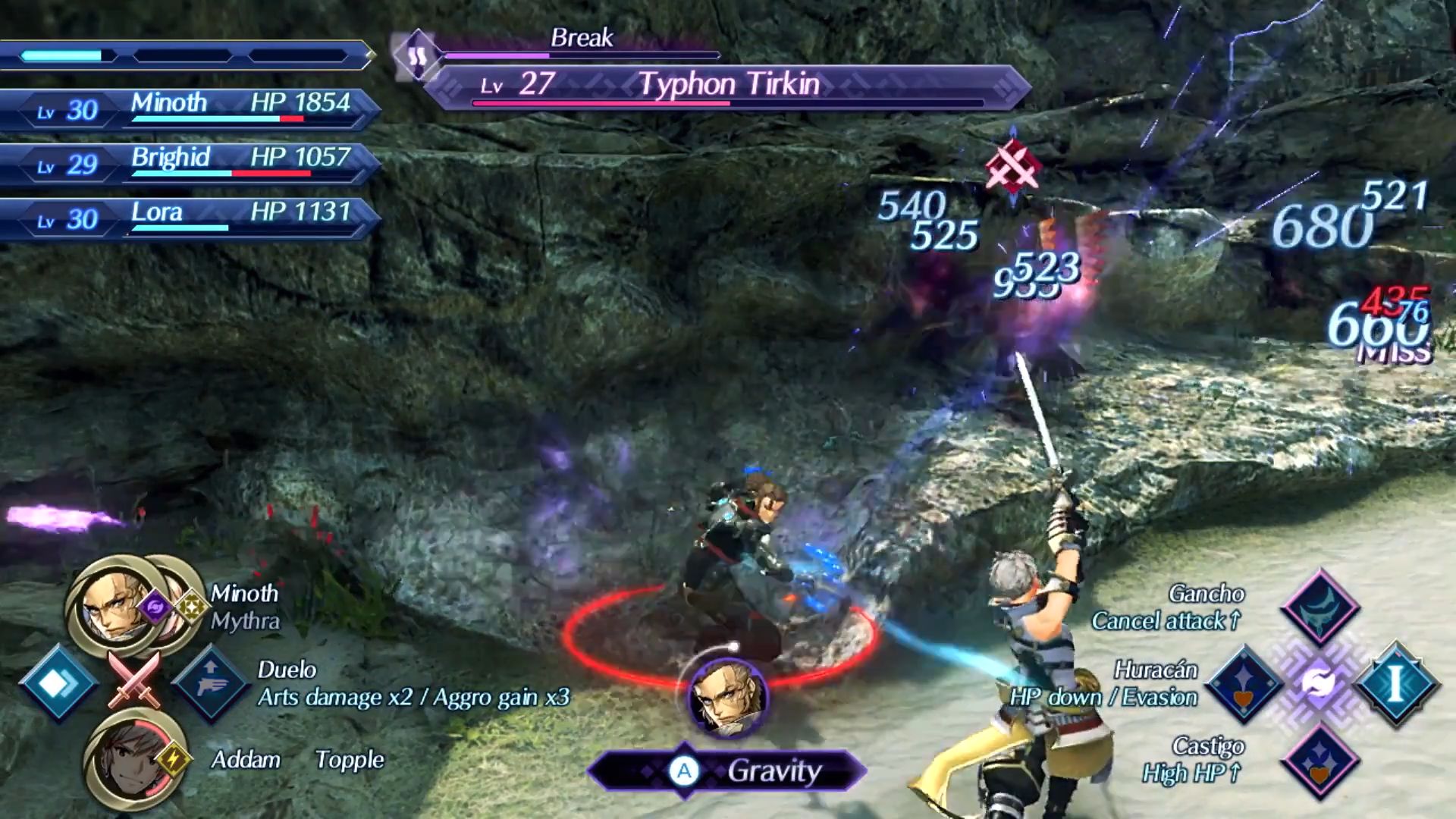
Task: Use the Huracán art icon
Action: pyautogui.click(x=1244, y=684)
